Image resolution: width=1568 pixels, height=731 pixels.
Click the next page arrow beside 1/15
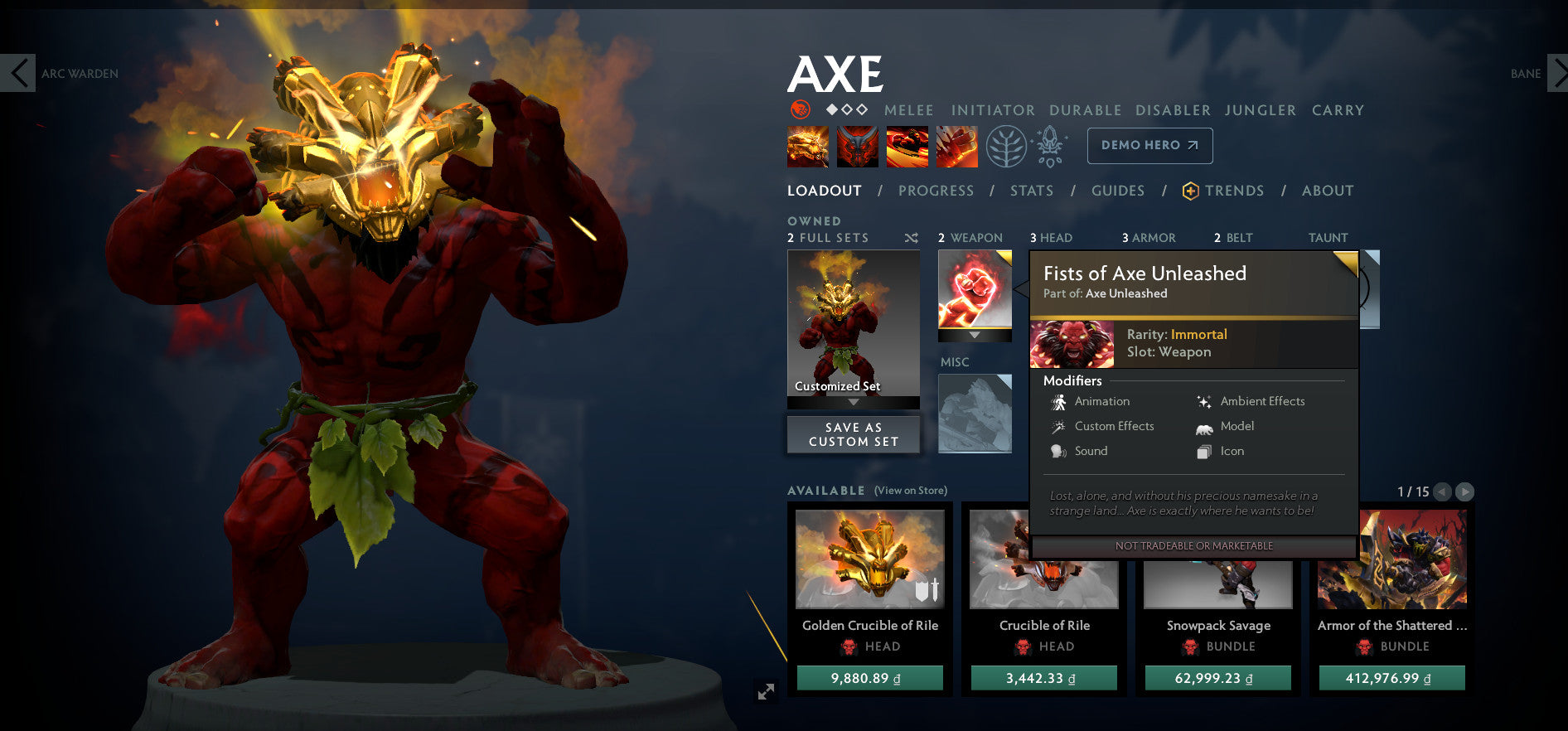pos(1466,491)
